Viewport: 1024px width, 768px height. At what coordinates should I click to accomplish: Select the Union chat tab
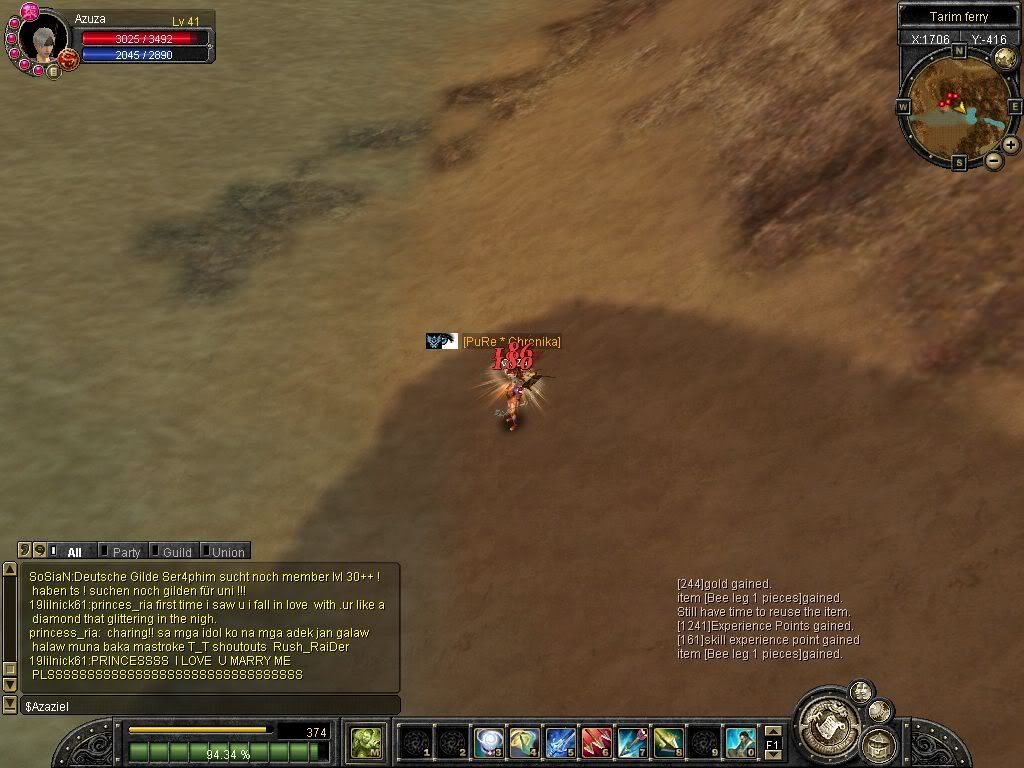pyautogui.click(x=228, y=552)
